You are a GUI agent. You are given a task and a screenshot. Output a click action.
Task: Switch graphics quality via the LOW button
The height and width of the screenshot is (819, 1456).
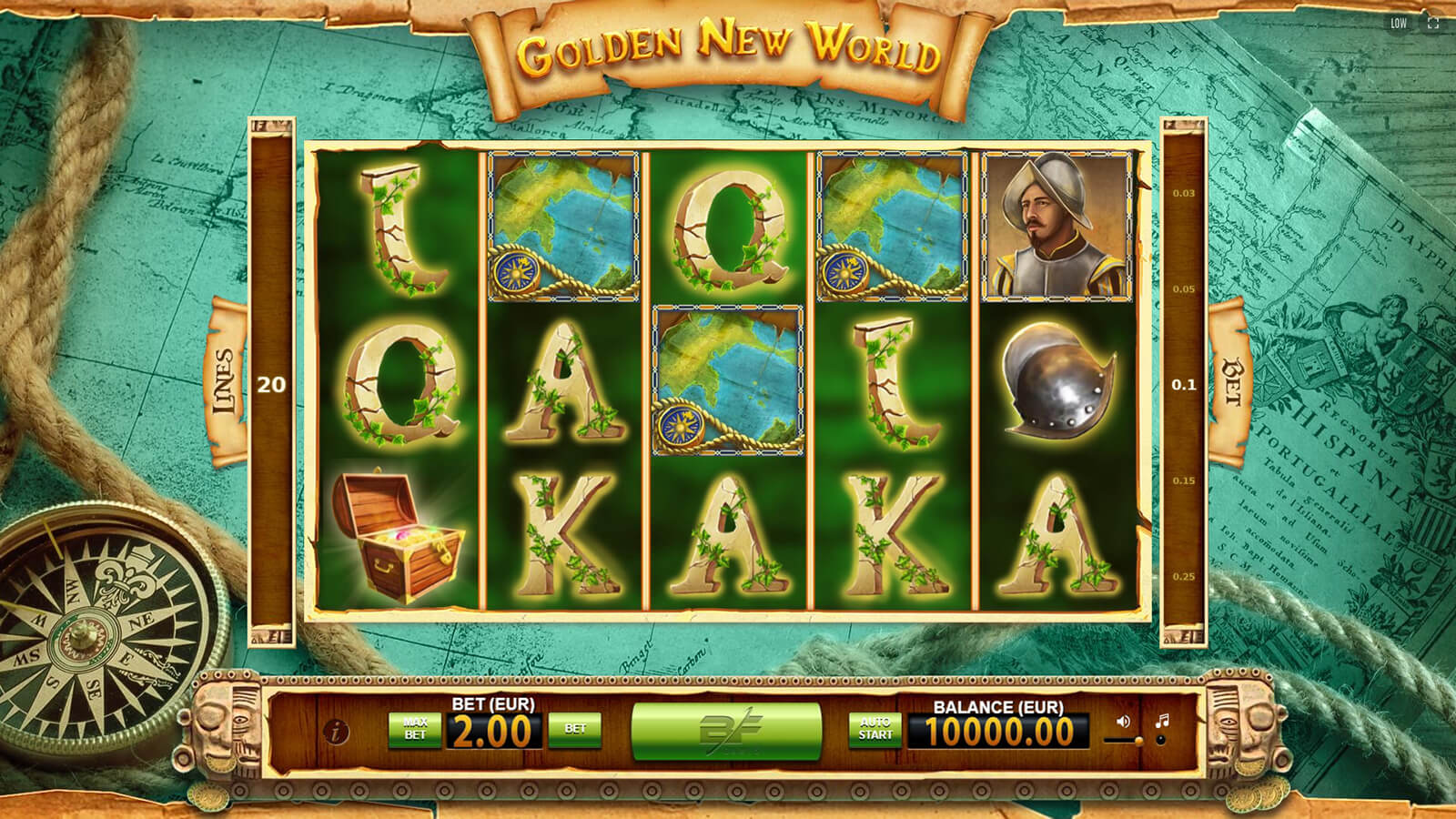click(x=1399, y=24)
